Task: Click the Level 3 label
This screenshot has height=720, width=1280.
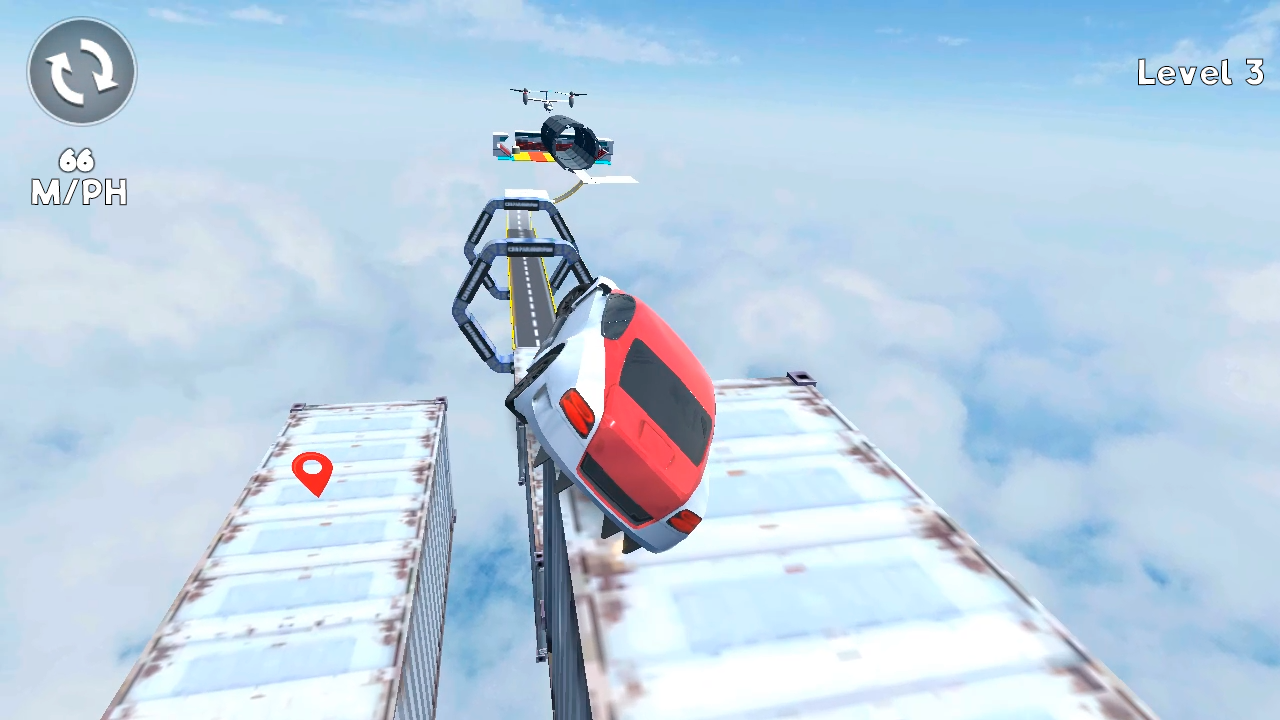Action: pos(1200,73)
